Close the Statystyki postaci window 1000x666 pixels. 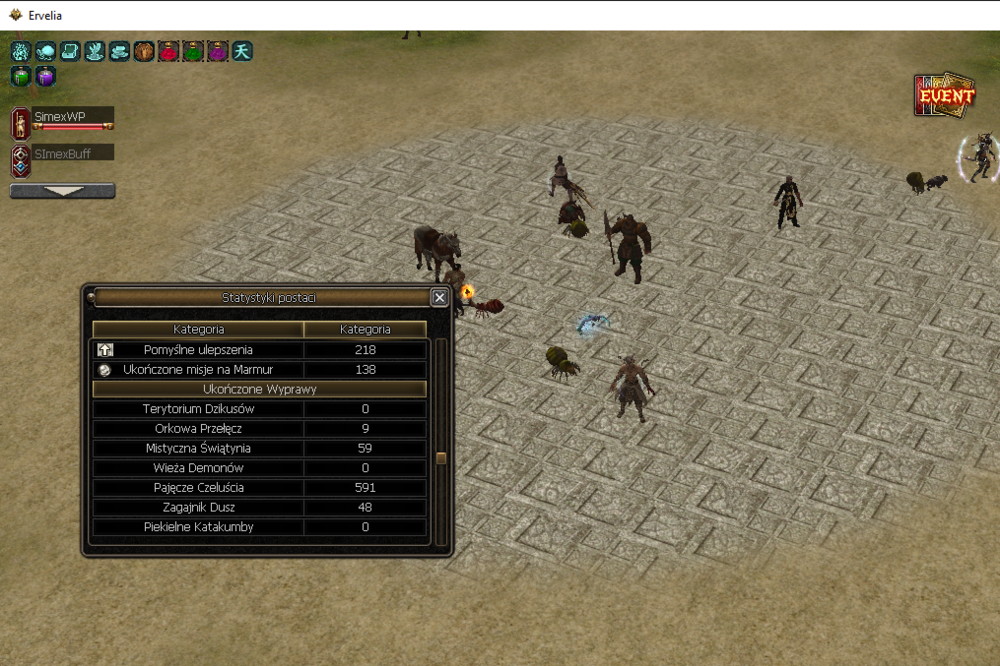point(439,297)
